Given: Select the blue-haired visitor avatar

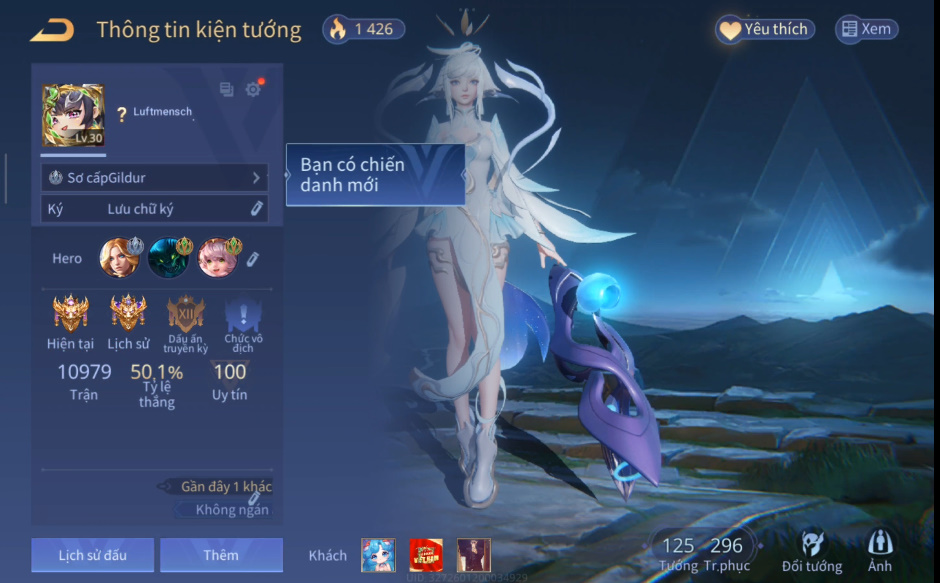Looking at the screenshot, I should pyautogui.click(x=378, y=555).
